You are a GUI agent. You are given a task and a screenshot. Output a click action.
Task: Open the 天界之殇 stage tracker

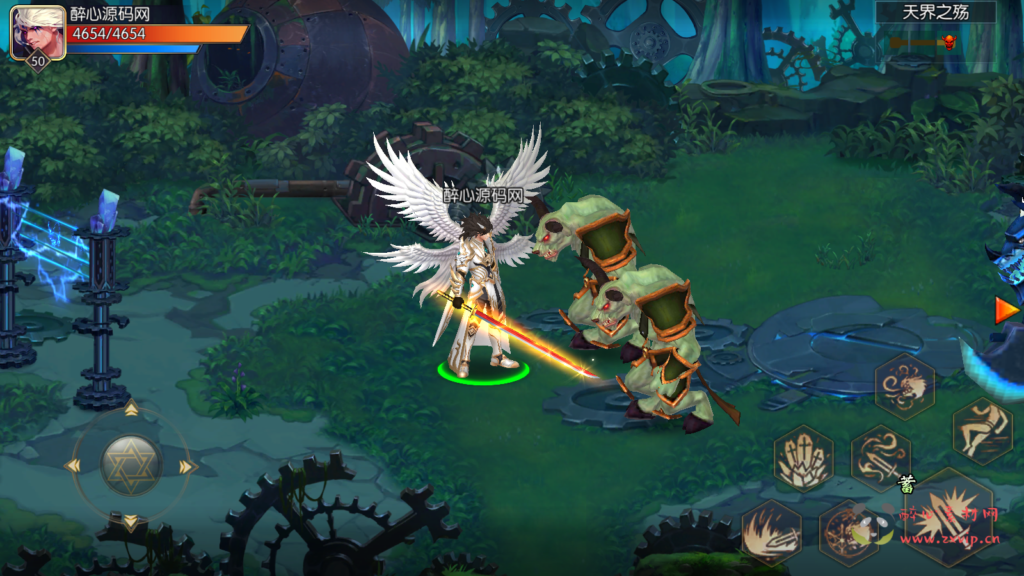935,13
